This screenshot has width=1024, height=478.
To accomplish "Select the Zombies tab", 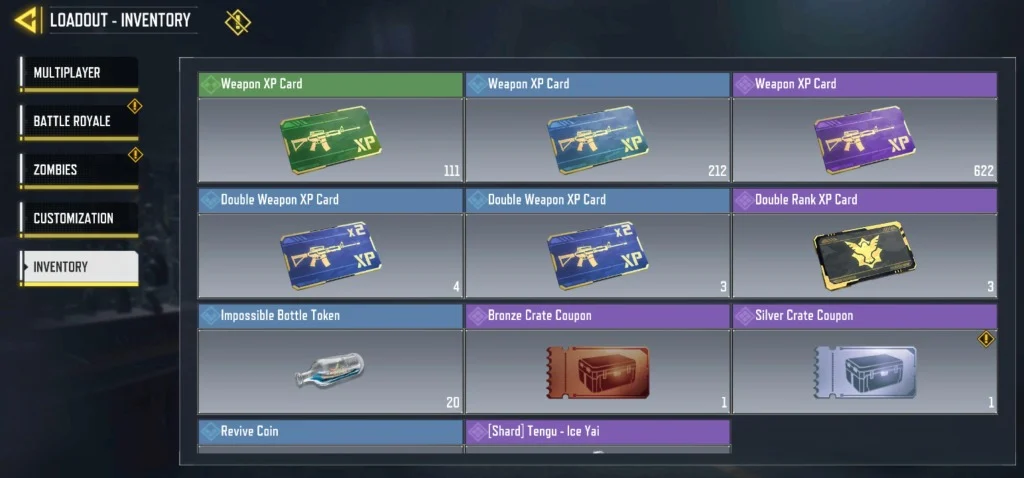I will pyautogui.click(x=78, y=170).
